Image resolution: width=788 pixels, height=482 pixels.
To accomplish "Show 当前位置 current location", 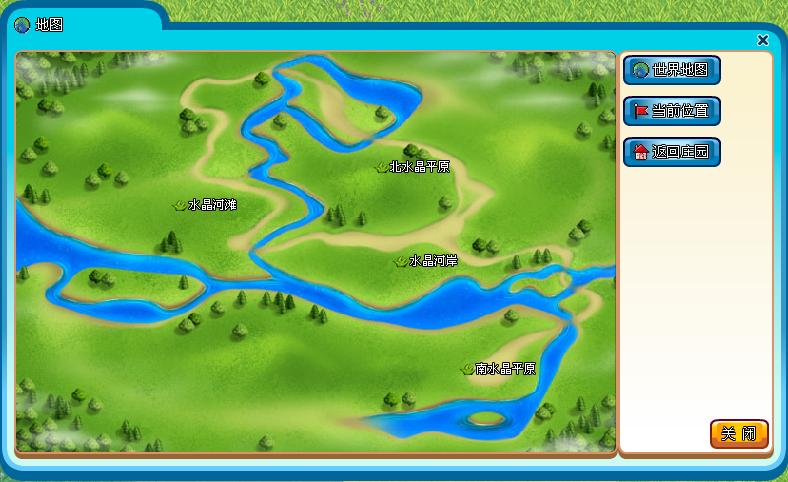I will 671,111.
